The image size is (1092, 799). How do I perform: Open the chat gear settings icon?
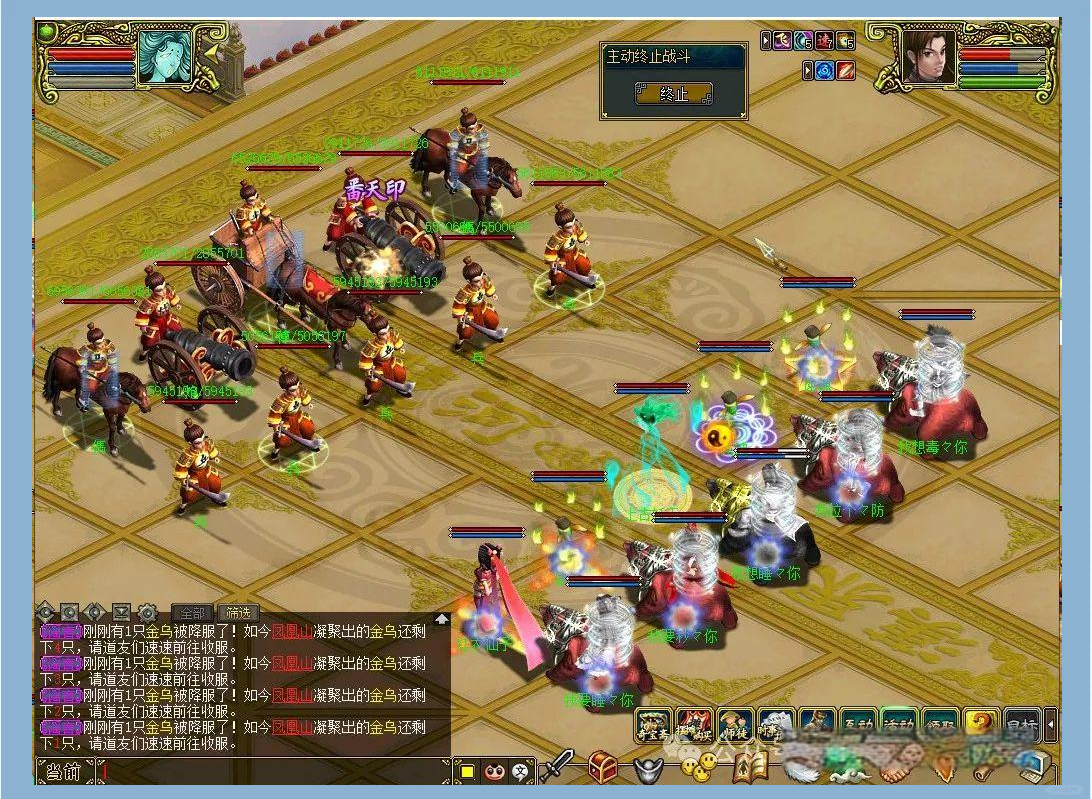click(x=147, y=612)
